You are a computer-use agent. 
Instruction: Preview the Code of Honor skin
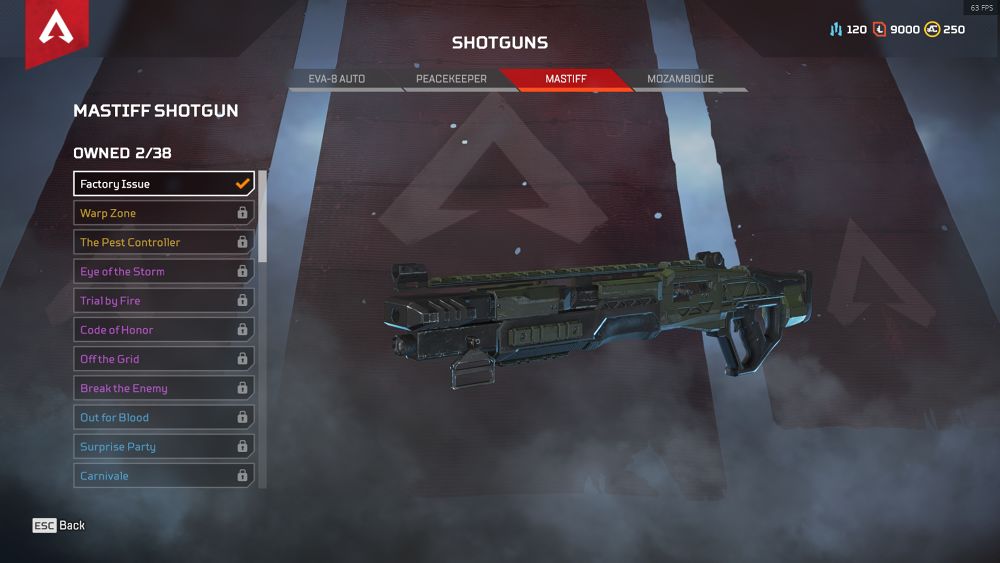(x=164, y=330)
